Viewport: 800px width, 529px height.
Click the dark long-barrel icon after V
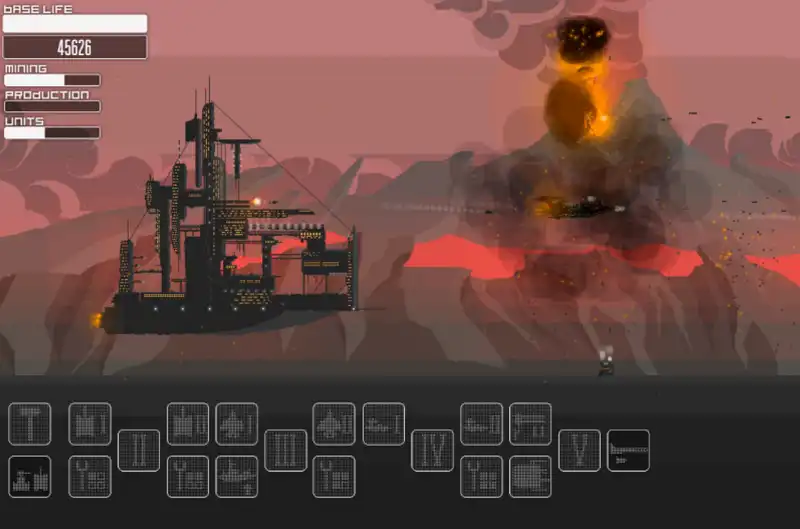[x=628, y=450]
